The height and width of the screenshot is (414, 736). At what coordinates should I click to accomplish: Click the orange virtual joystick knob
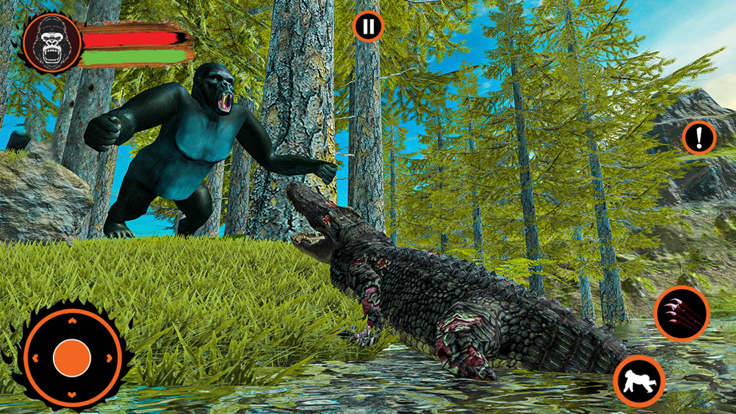(x=72, y=357)
